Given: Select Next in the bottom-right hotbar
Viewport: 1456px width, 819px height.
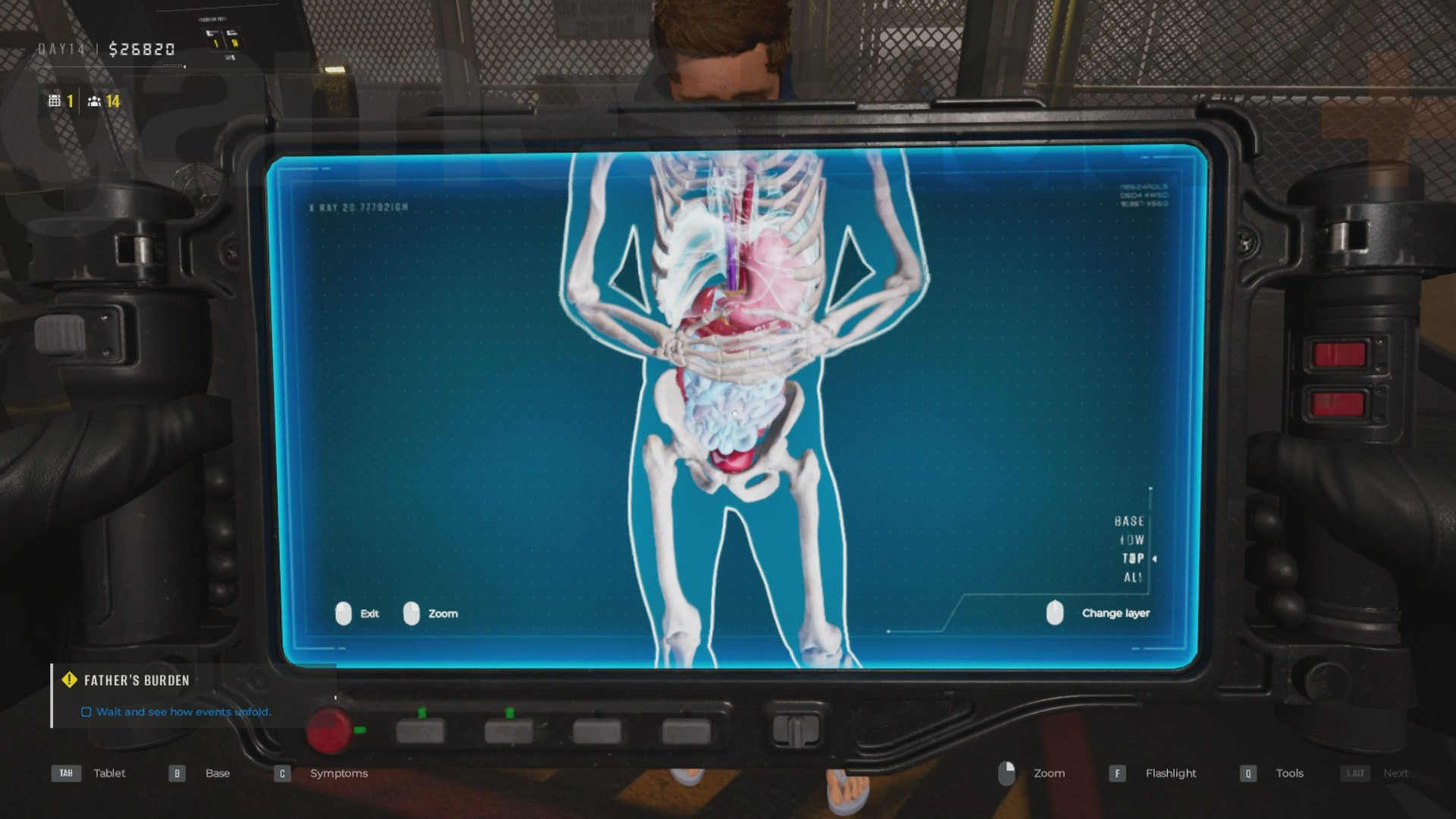Looking at the screenshot, I should (1395, 773).
